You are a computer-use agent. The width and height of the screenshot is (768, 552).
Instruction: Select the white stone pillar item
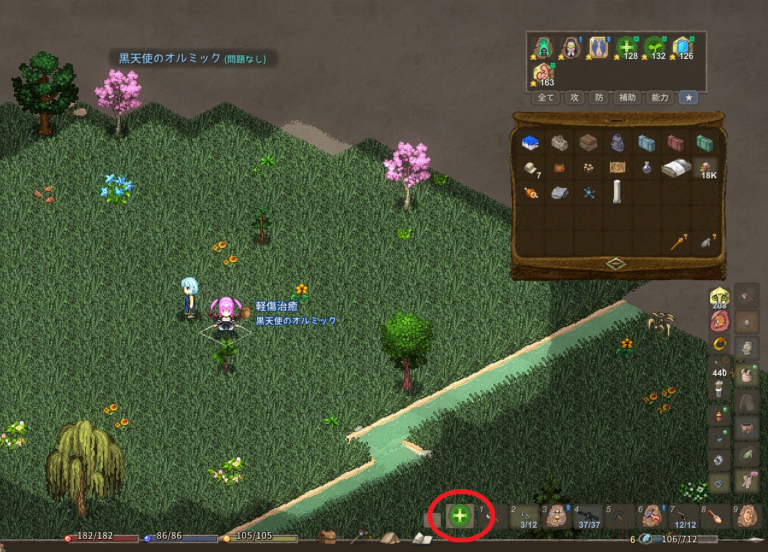pos(618,192)
